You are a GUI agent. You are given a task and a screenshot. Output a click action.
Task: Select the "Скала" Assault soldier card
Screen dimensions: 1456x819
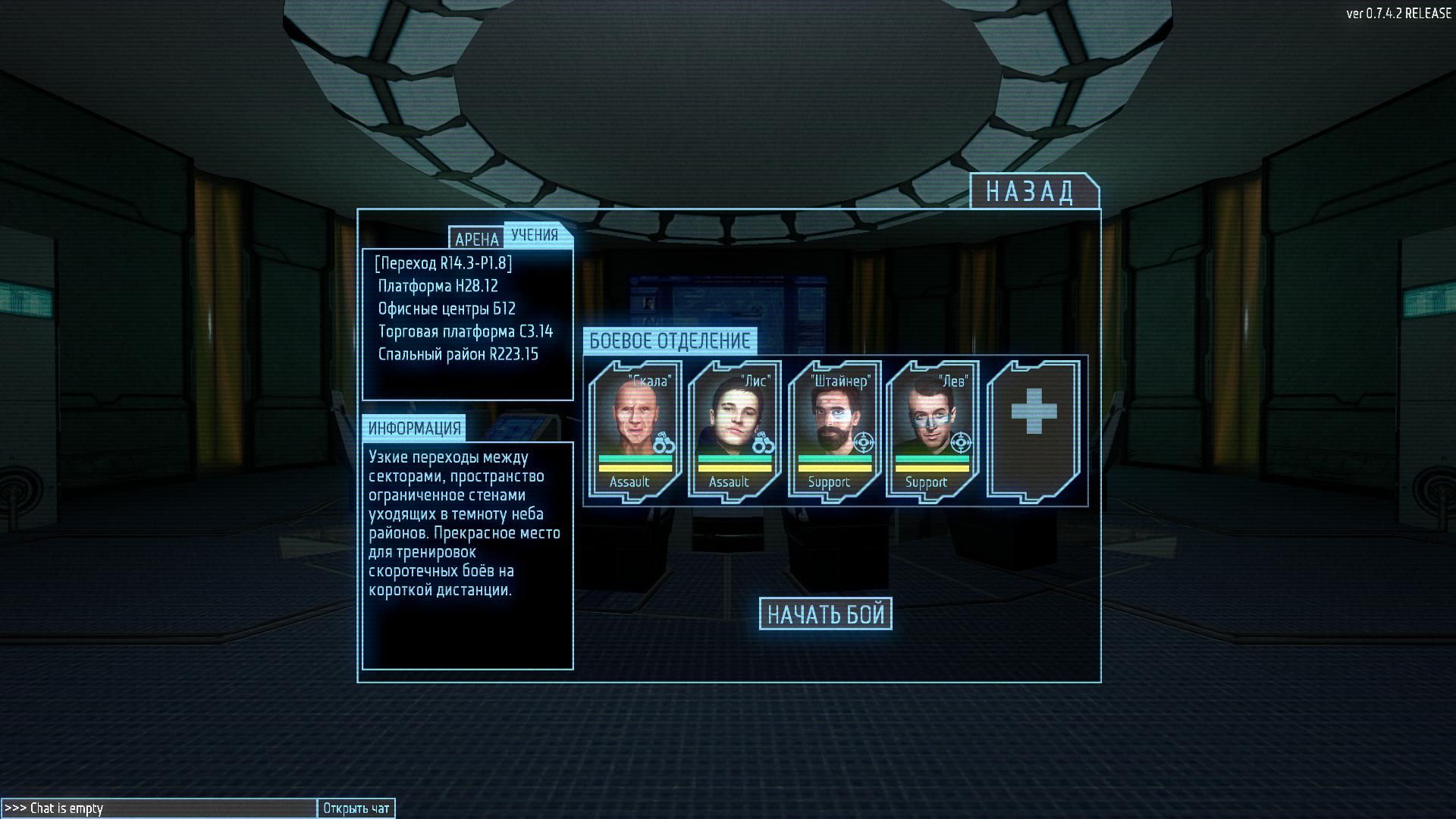[x=634, y=431]
